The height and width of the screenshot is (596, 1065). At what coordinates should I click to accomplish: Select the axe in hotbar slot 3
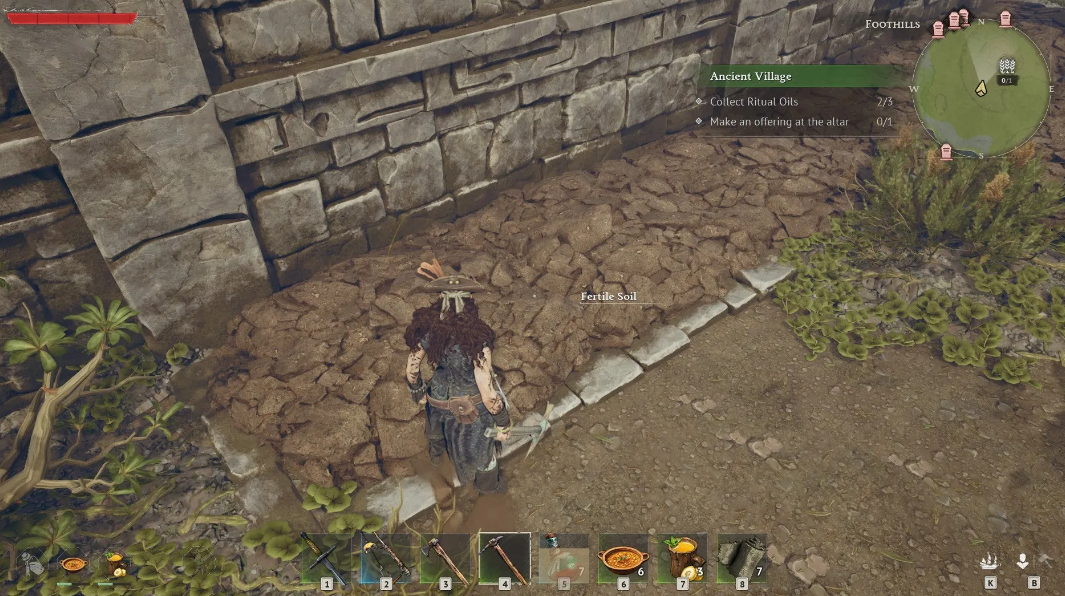[445, 557]
